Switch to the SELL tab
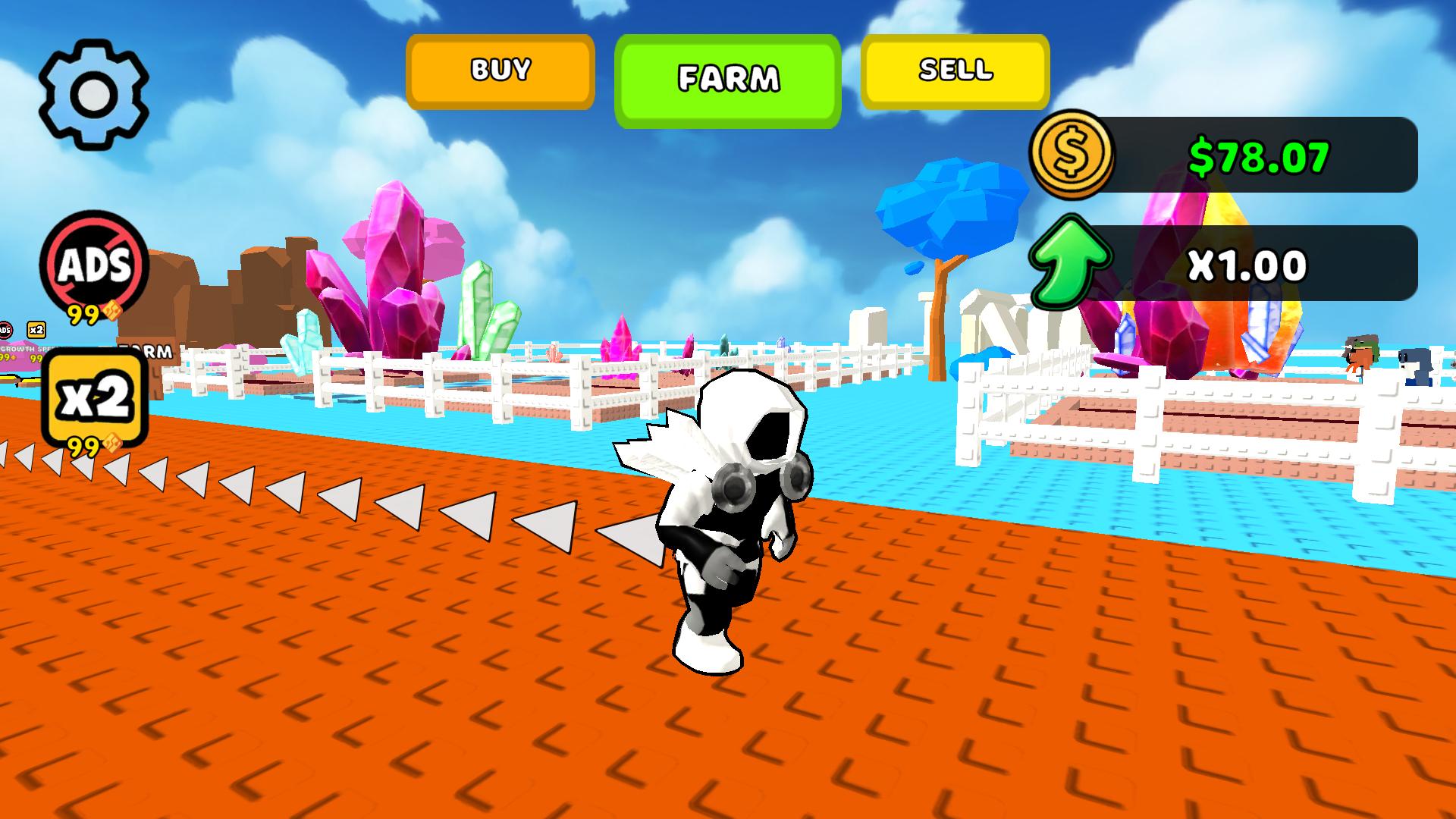The image size is (1456, 819). coord(955,72)
